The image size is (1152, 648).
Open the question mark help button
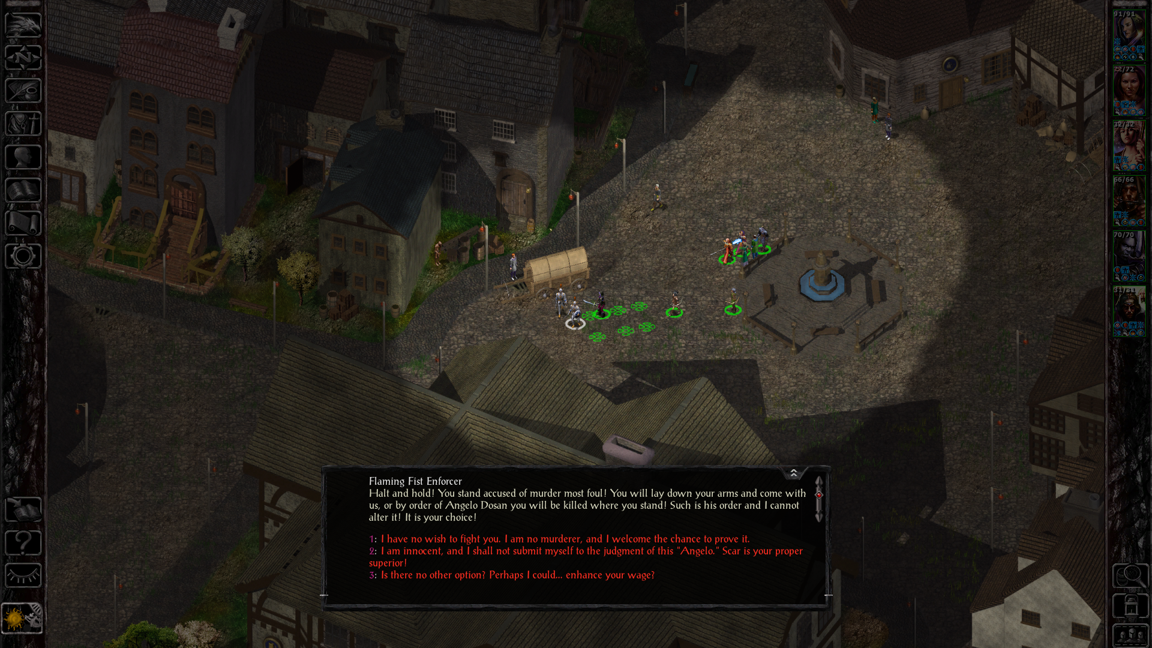coord(23,543)
